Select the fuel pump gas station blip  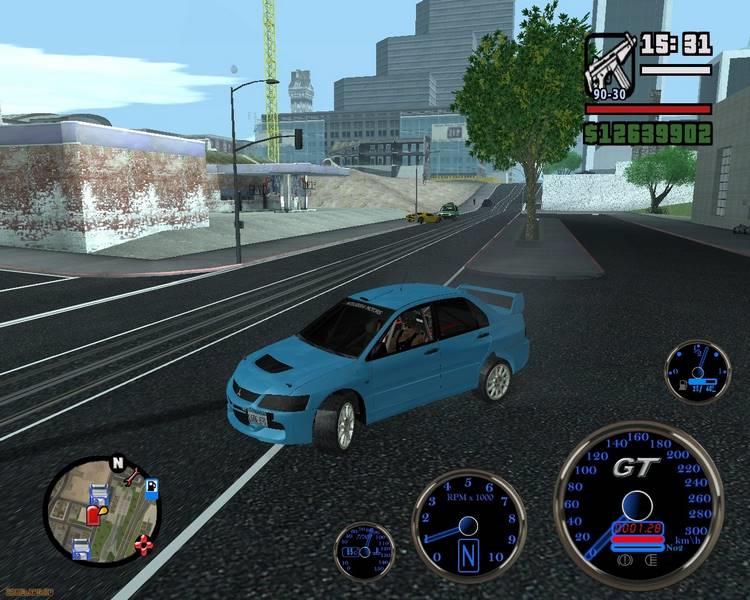point(151,487)
